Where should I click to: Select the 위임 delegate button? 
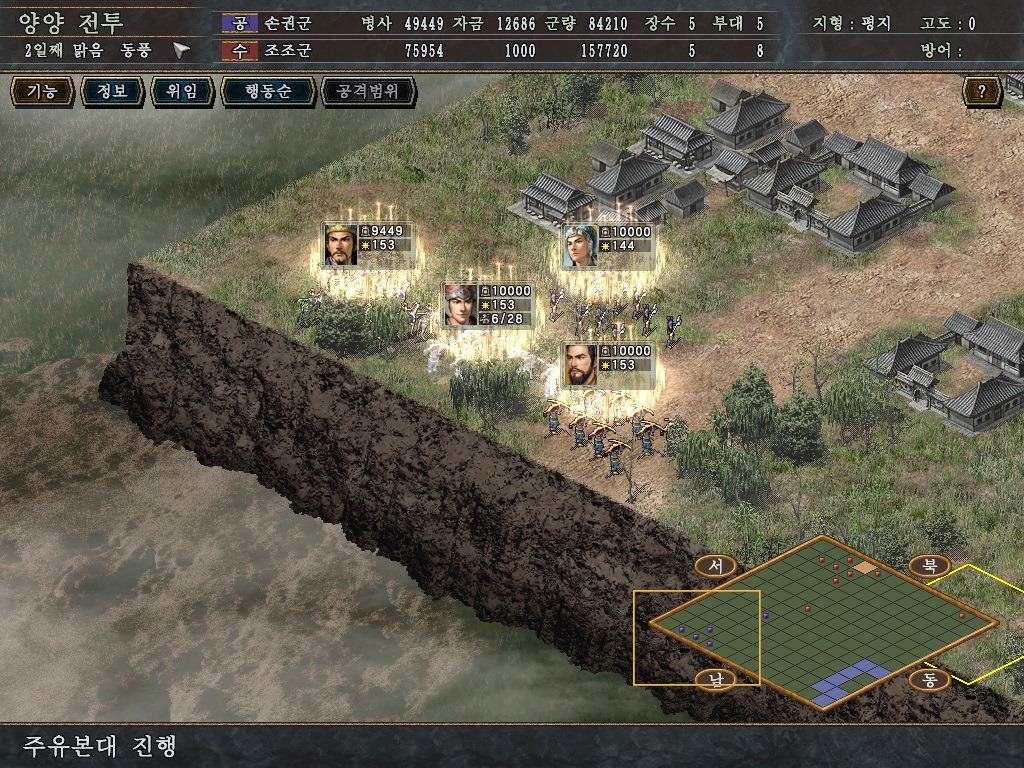tap(181, 92)
